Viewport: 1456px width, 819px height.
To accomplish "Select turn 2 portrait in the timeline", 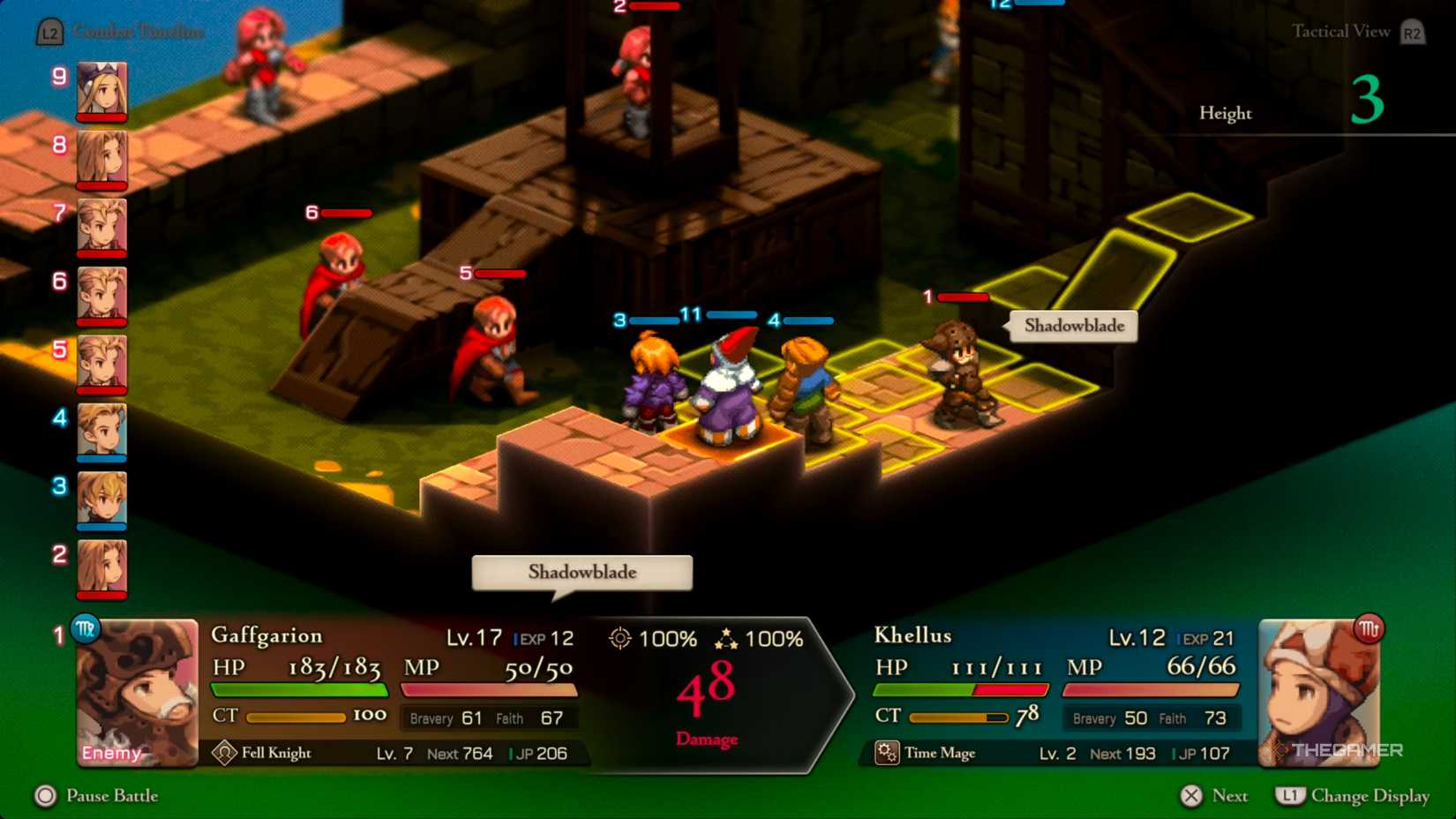I will tap(101, 567).
